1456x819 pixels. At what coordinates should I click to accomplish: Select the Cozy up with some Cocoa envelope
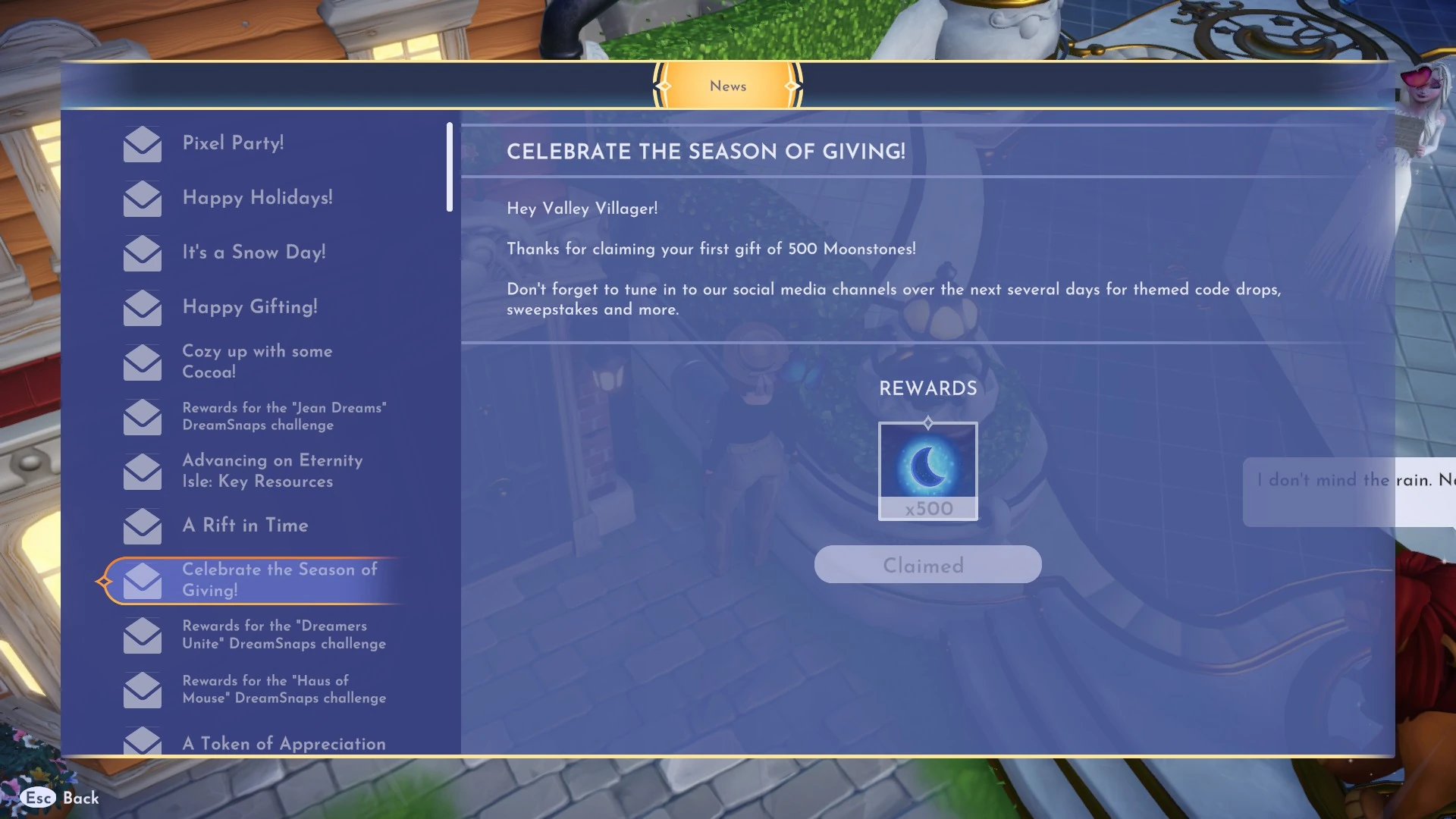point(142,362)
